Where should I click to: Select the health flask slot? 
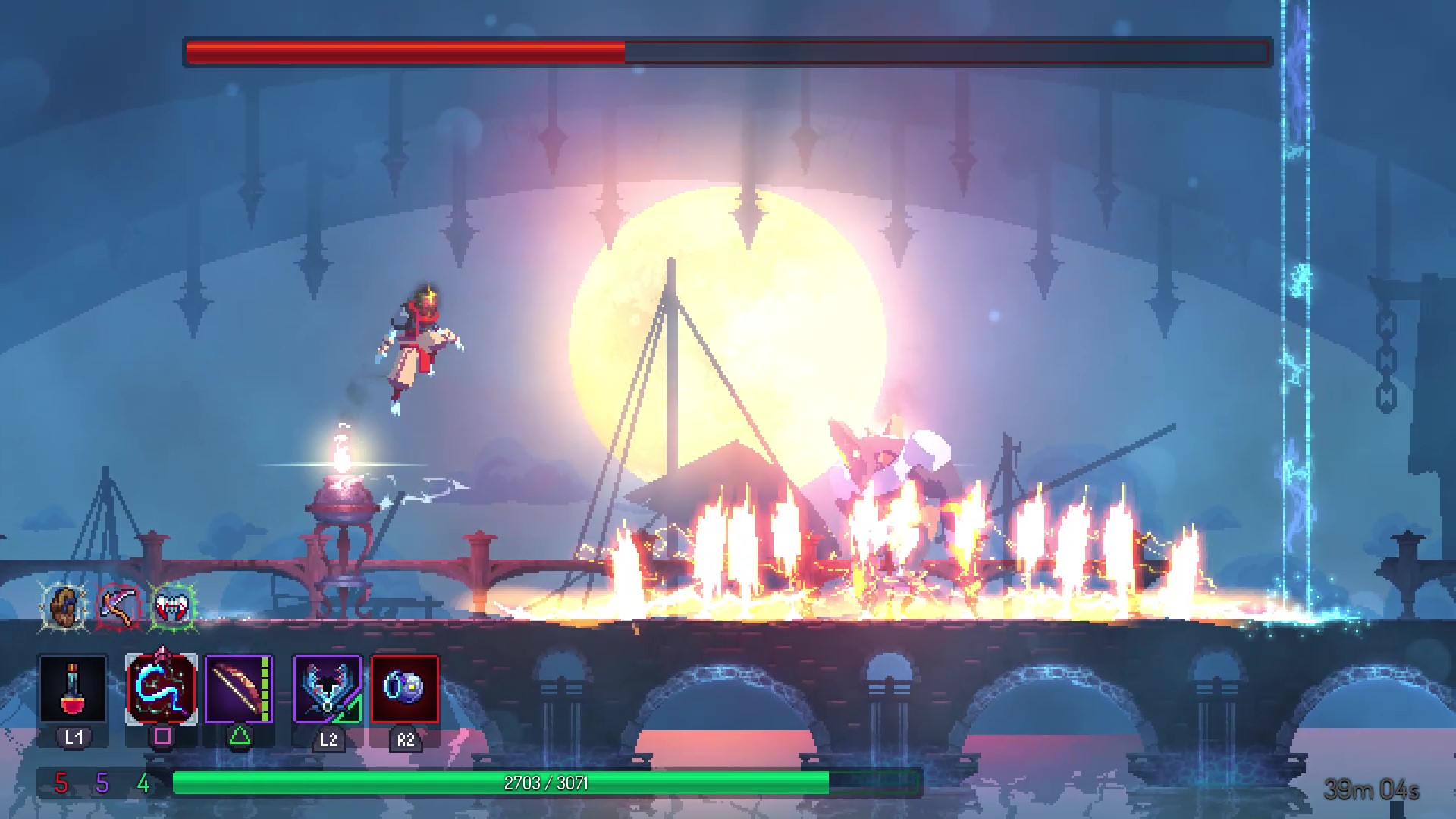click(73, 689)
